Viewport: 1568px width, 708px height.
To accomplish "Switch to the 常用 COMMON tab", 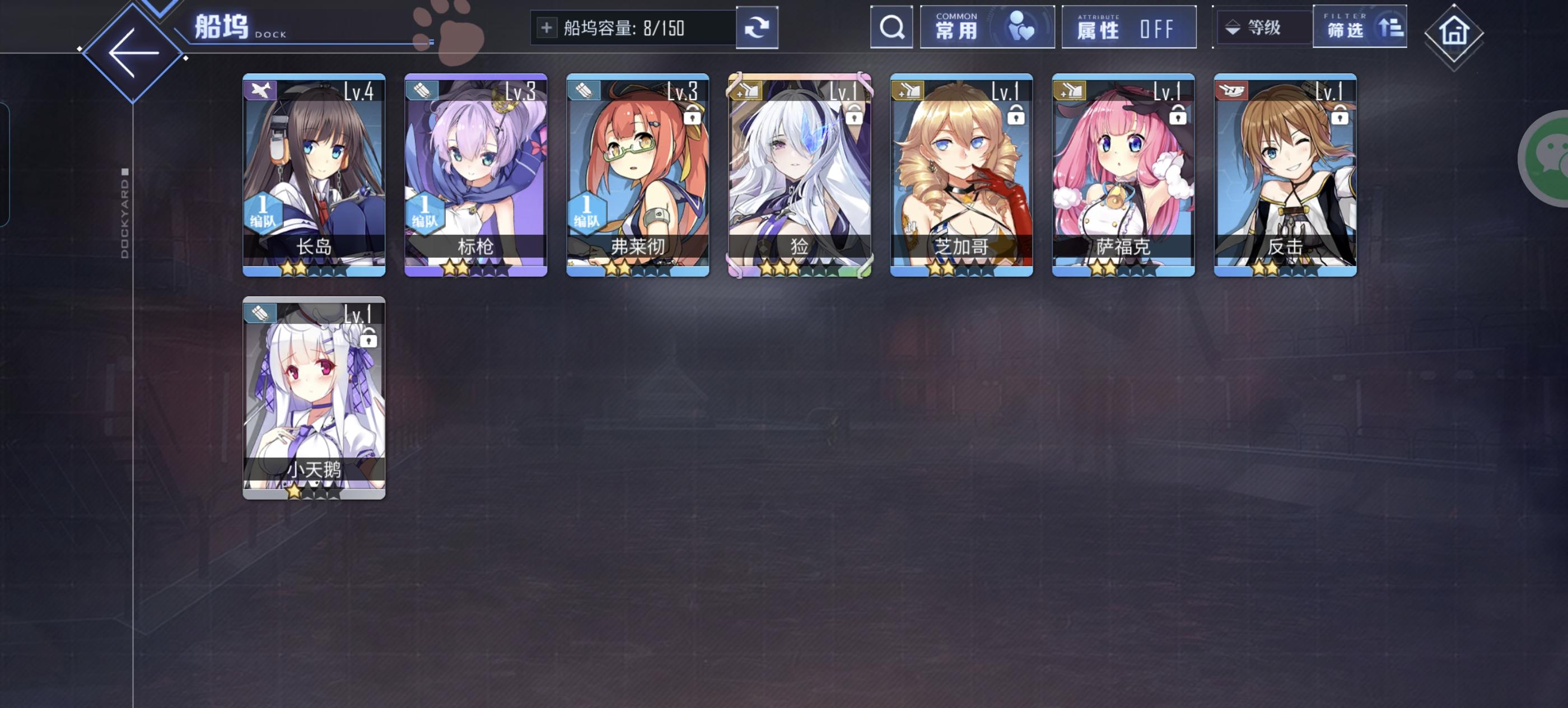I will 986,26.
